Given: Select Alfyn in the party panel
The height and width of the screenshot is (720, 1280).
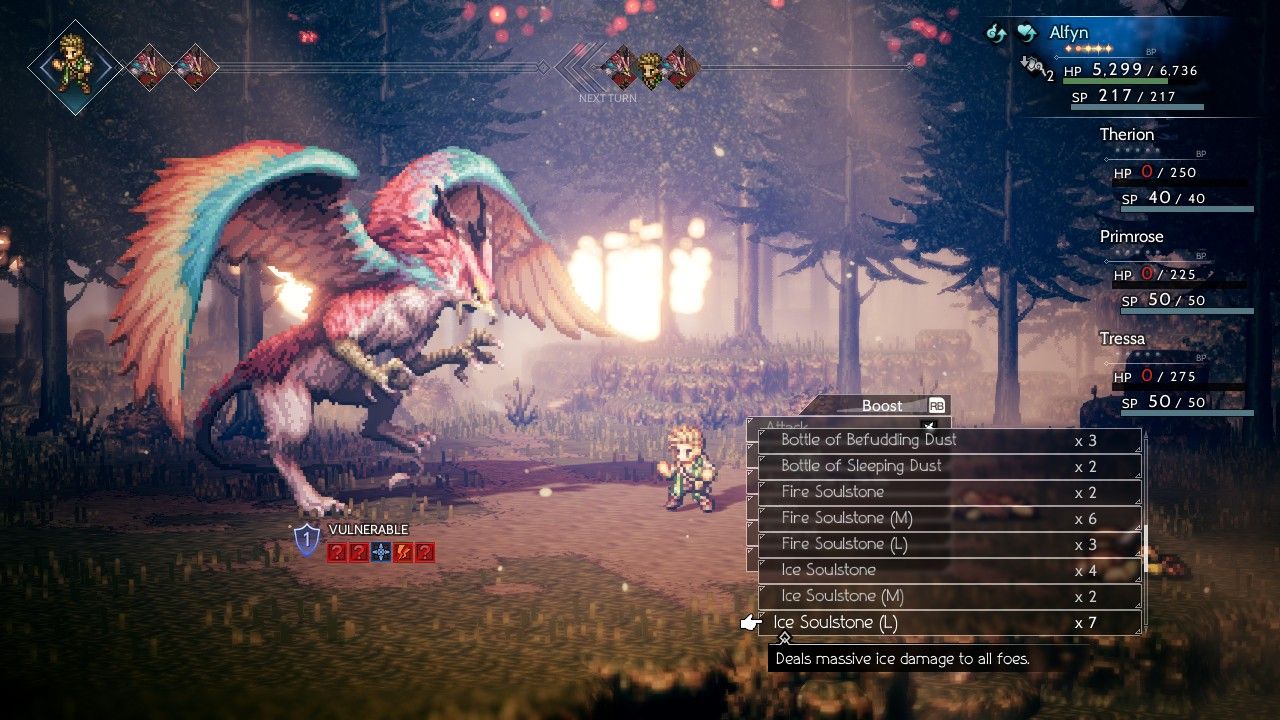Looking at the screenshot, I should point(1068,33).
